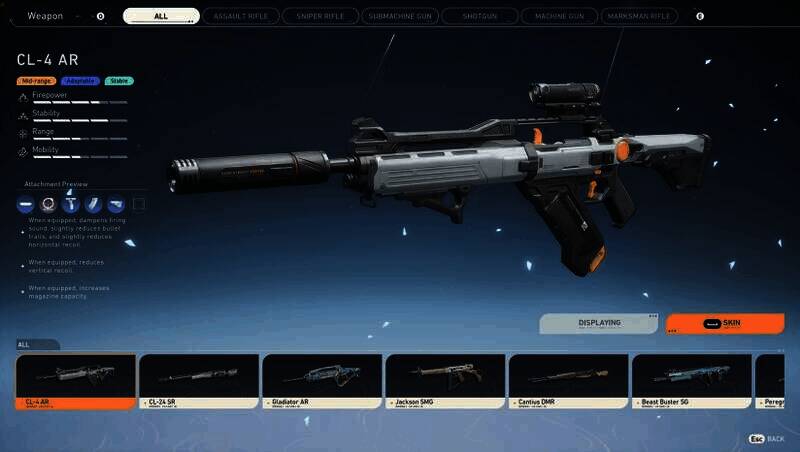Preview the circular scope attachment icon

(x=48, y=205)
